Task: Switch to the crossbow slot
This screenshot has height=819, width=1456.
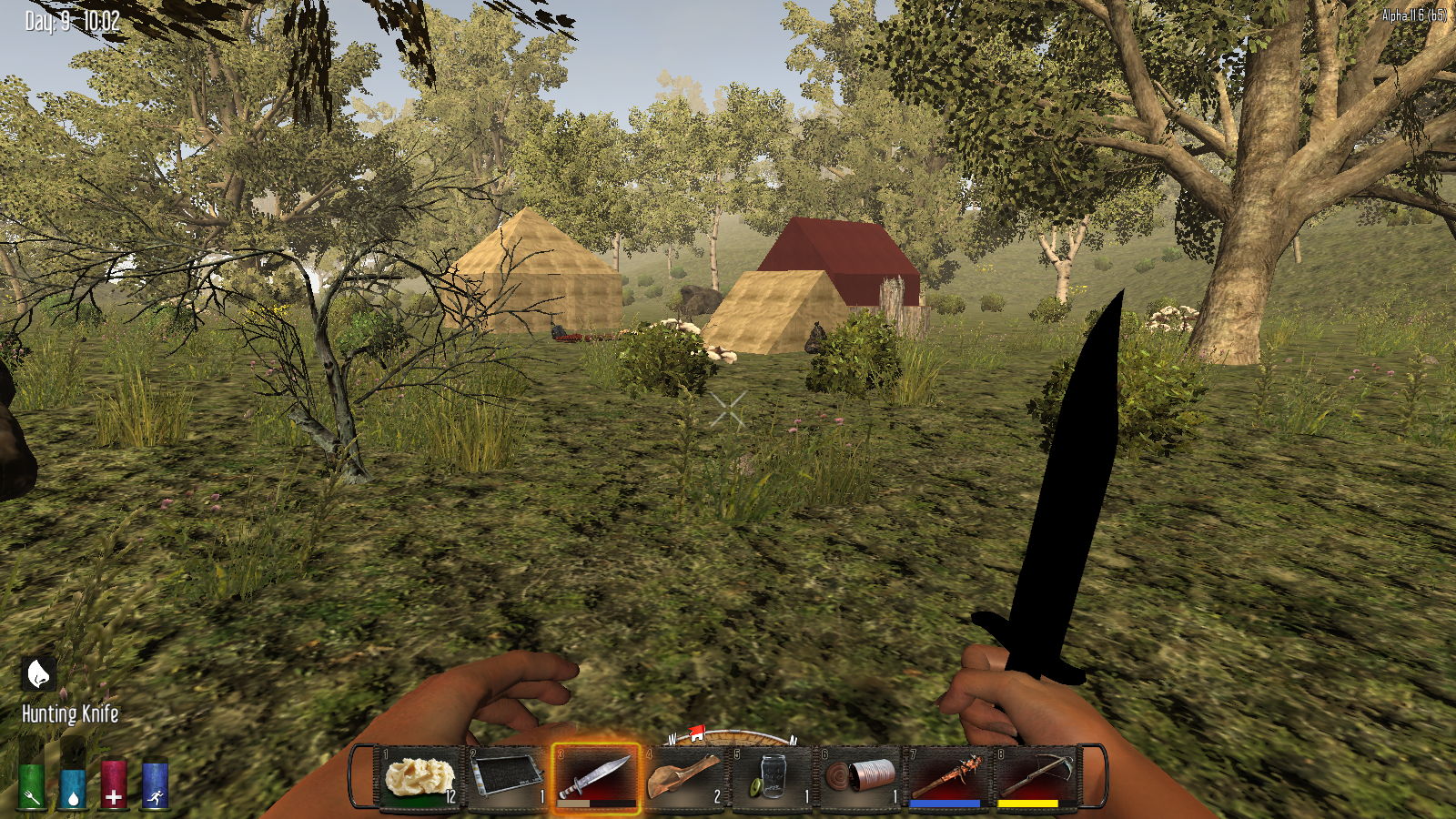Action: [x=1035, y=778]
